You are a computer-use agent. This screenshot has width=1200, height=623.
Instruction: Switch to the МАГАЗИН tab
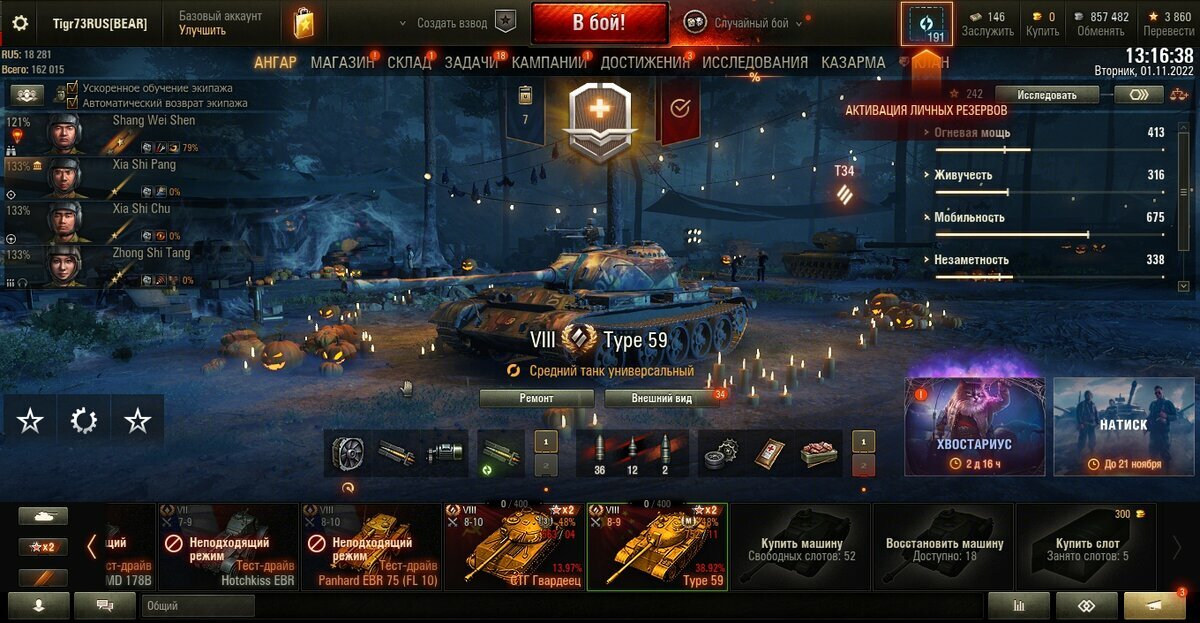342,62
